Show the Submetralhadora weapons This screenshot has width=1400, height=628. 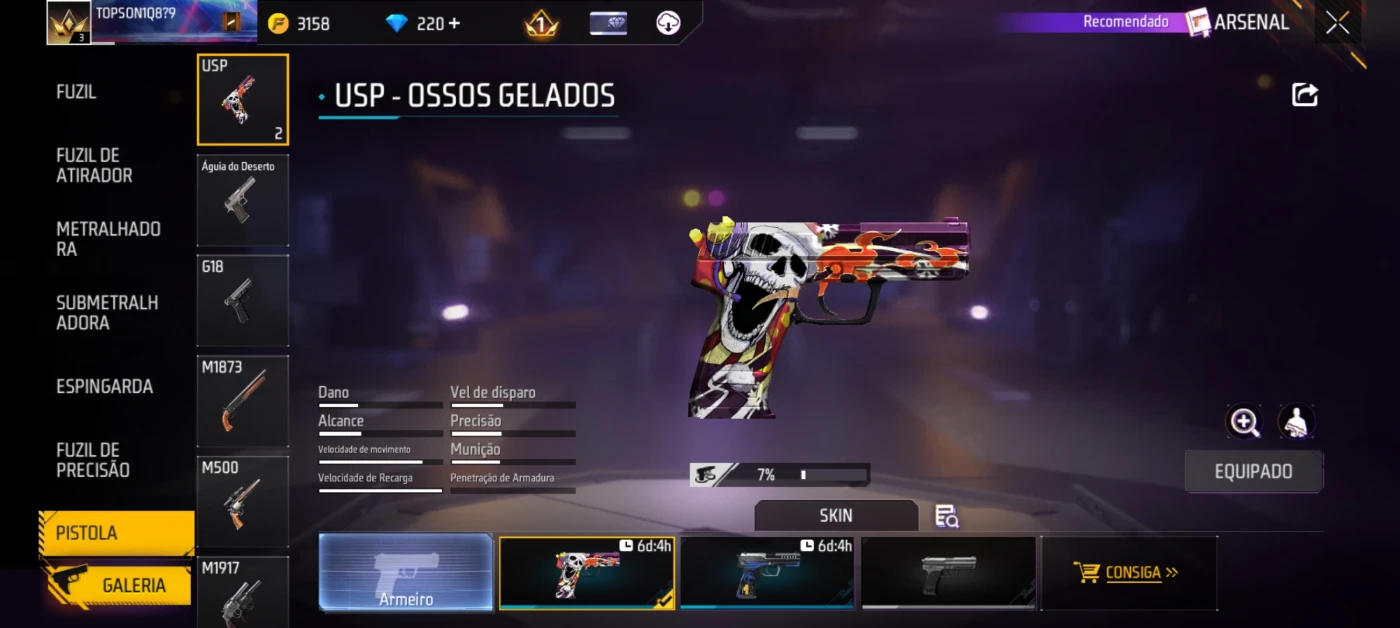tap(107, 313)
